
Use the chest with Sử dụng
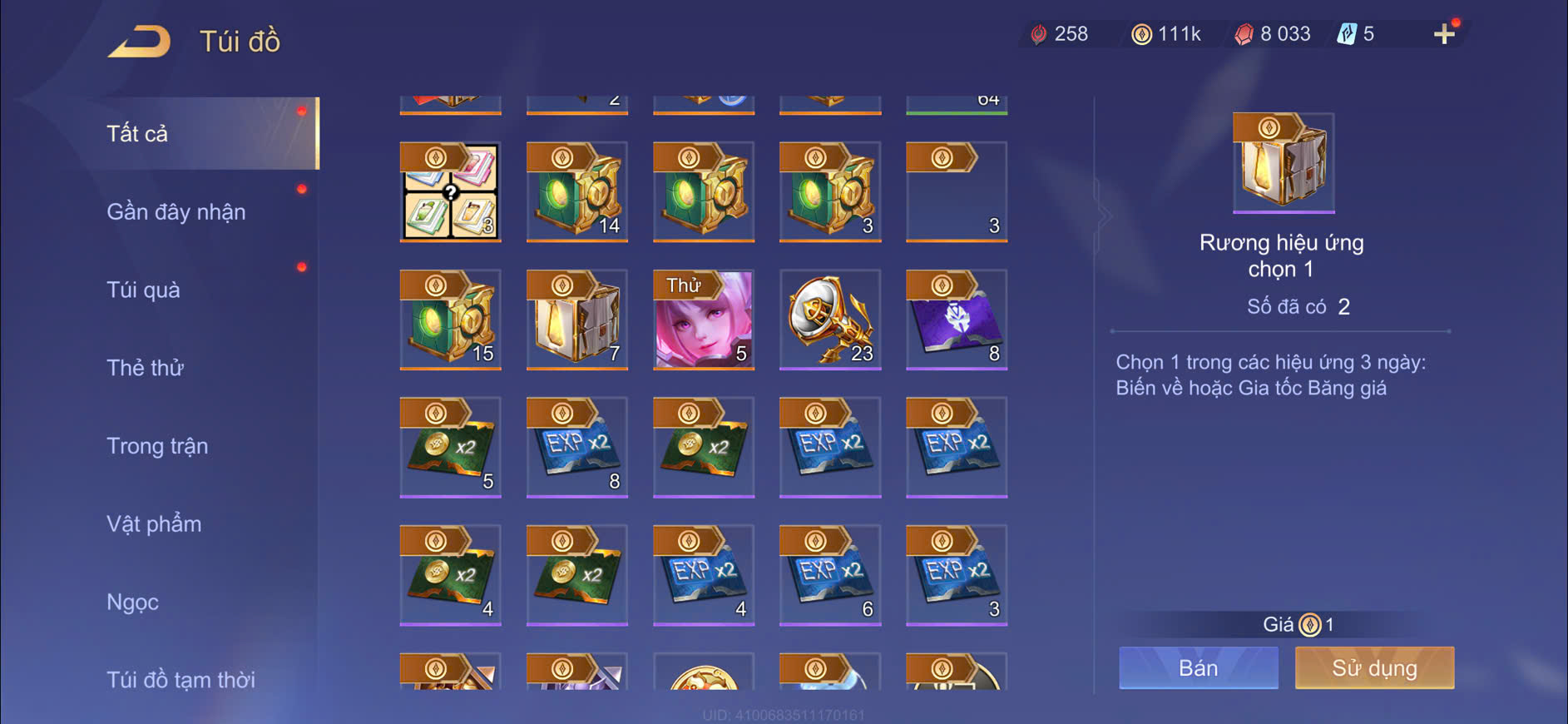click(x=1374, y=668)
